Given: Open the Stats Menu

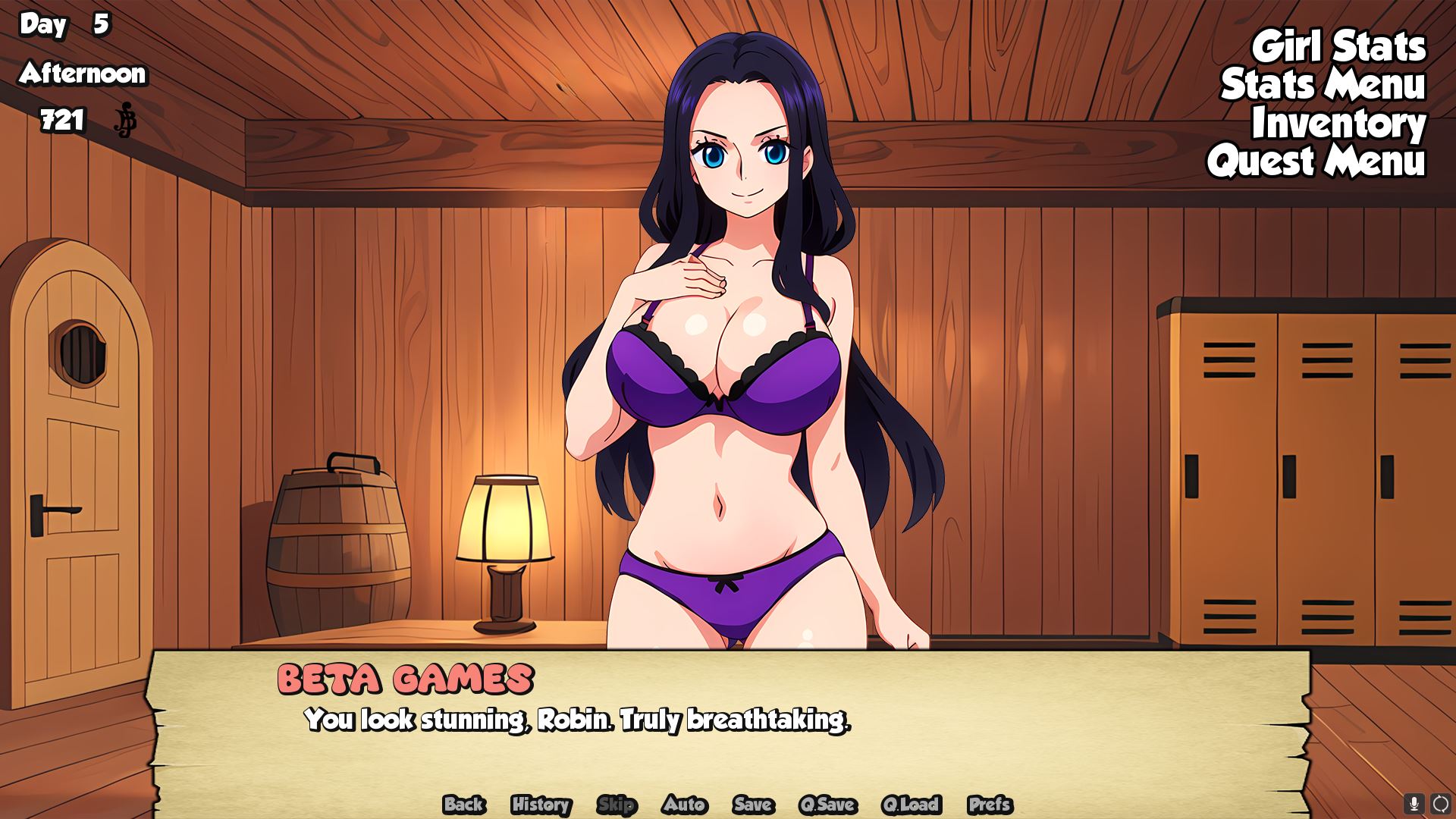Looking at the screenshot, I should pos(1323,85).
